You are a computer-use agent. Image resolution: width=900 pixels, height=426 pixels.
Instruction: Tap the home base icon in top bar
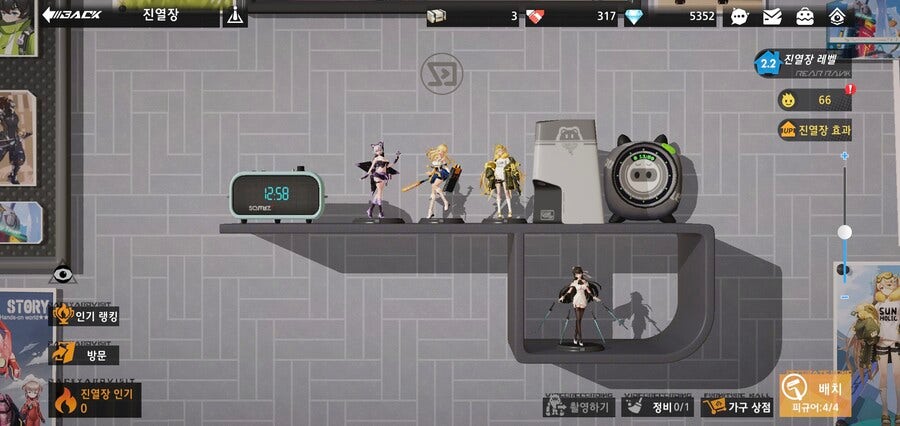pos(838,16)
